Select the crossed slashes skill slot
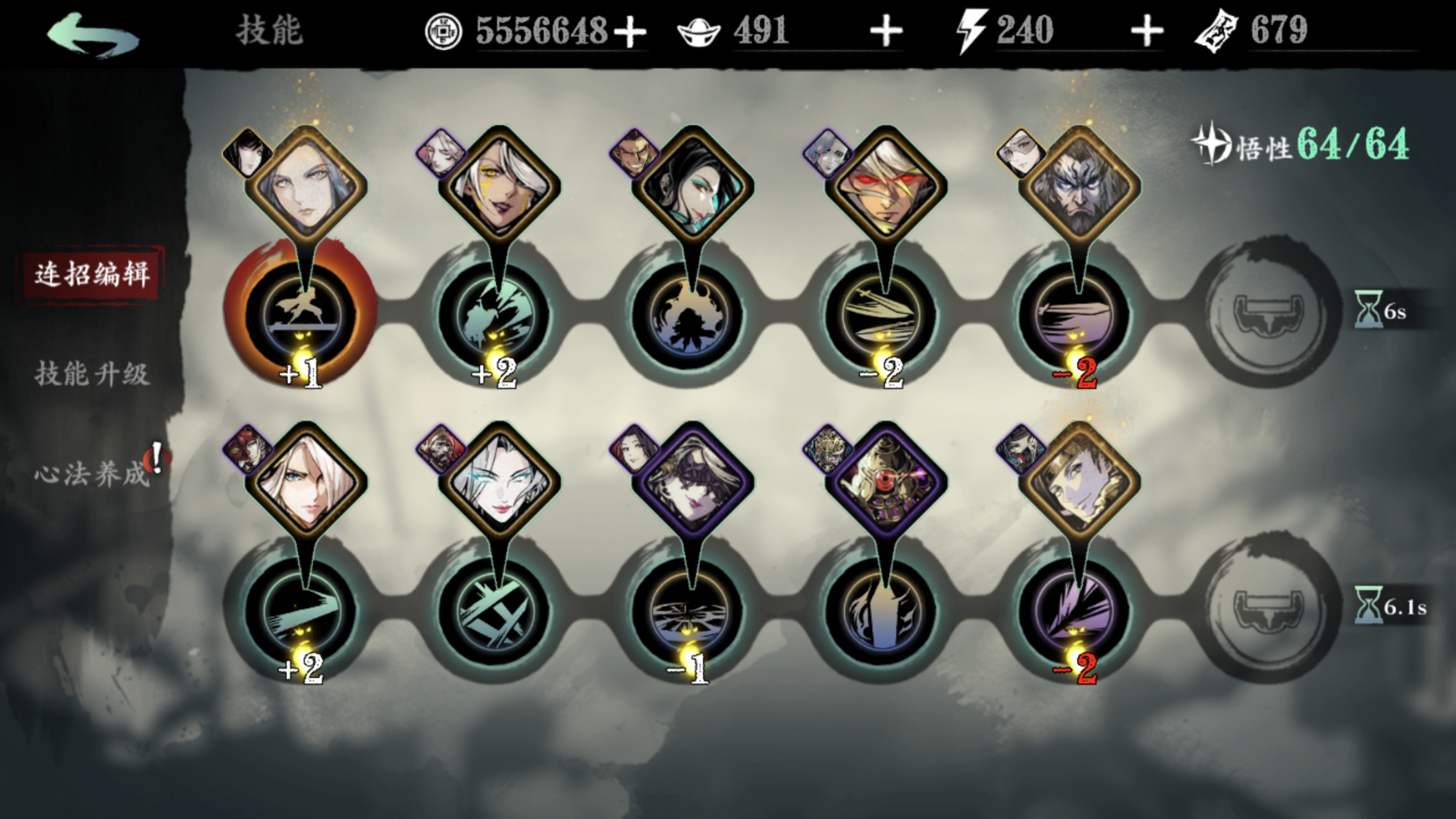This screenshot has width=1456, height=819. coord(496,612)
